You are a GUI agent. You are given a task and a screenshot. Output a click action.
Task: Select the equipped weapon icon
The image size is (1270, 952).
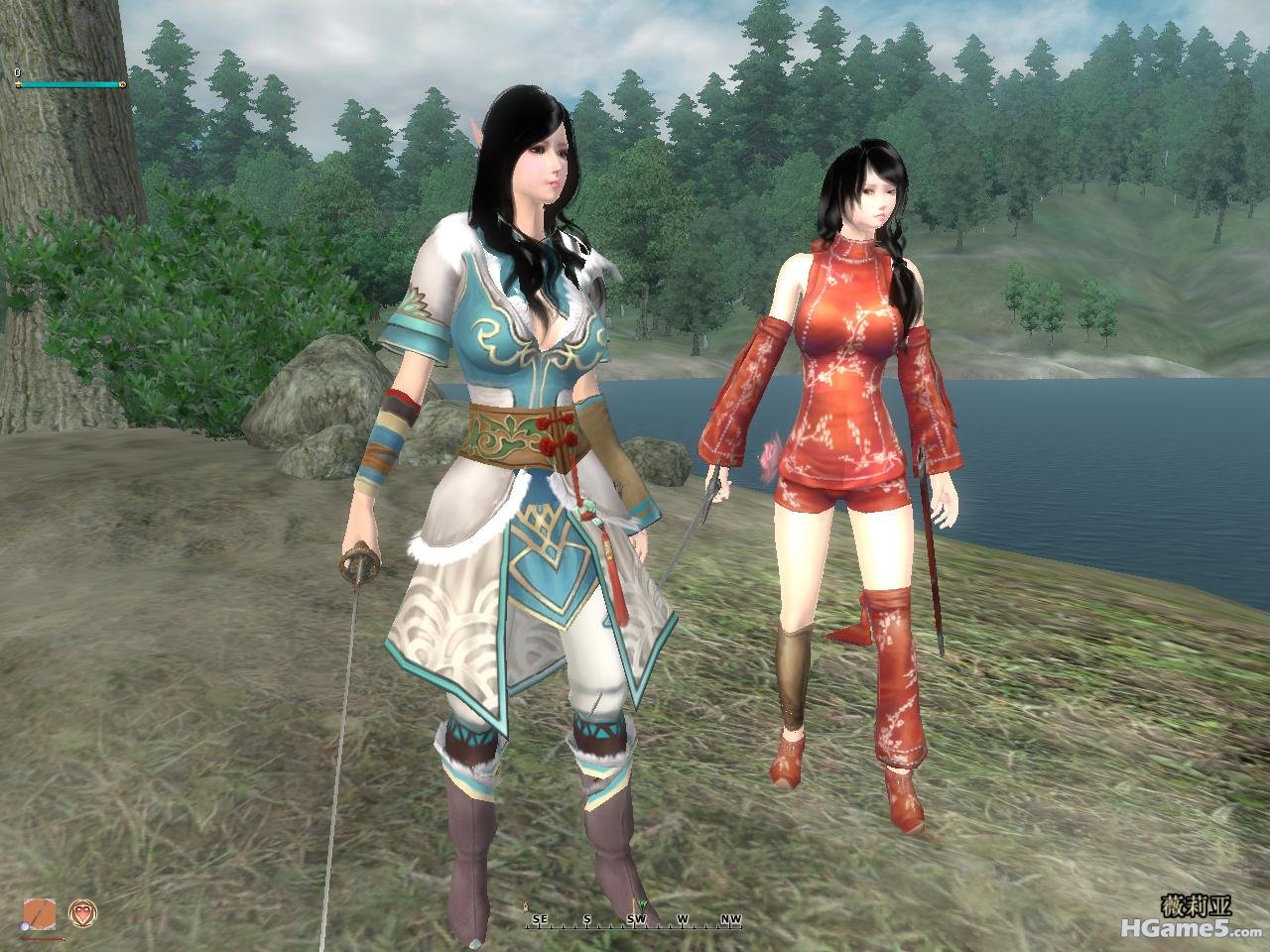[x=41, y=913]
